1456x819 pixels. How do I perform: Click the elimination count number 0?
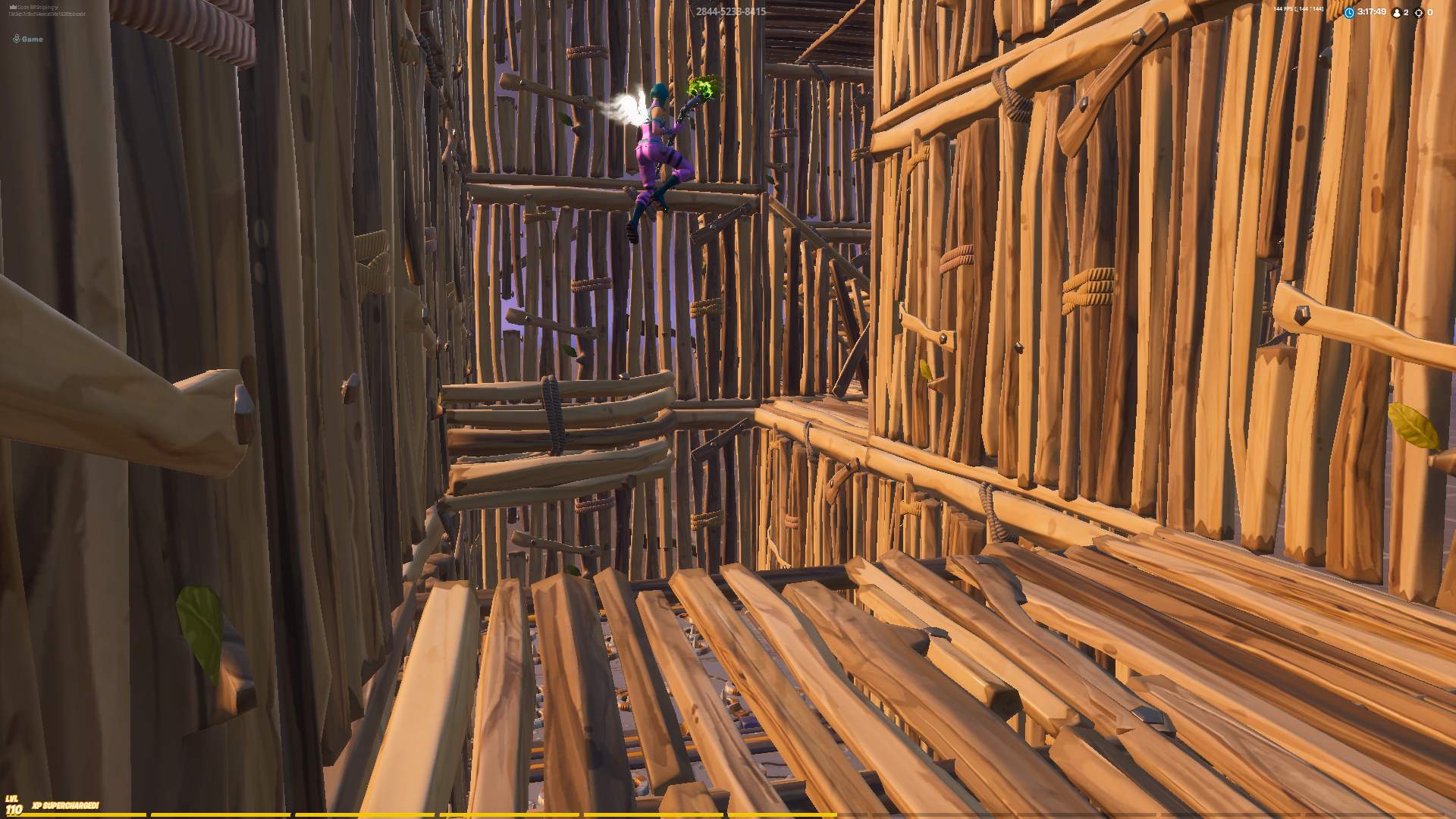click(1431, 13)
